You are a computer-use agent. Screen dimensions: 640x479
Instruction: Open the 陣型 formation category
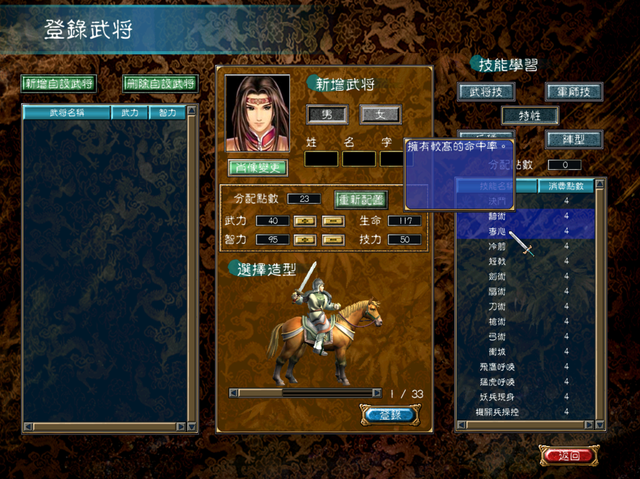(573, 138)
